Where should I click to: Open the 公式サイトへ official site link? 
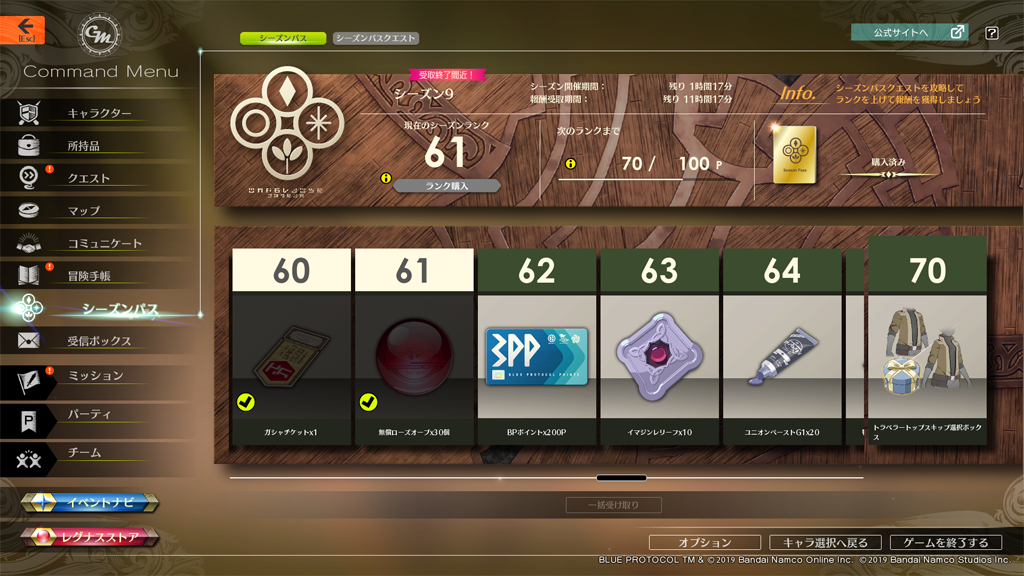coord(909,32)
